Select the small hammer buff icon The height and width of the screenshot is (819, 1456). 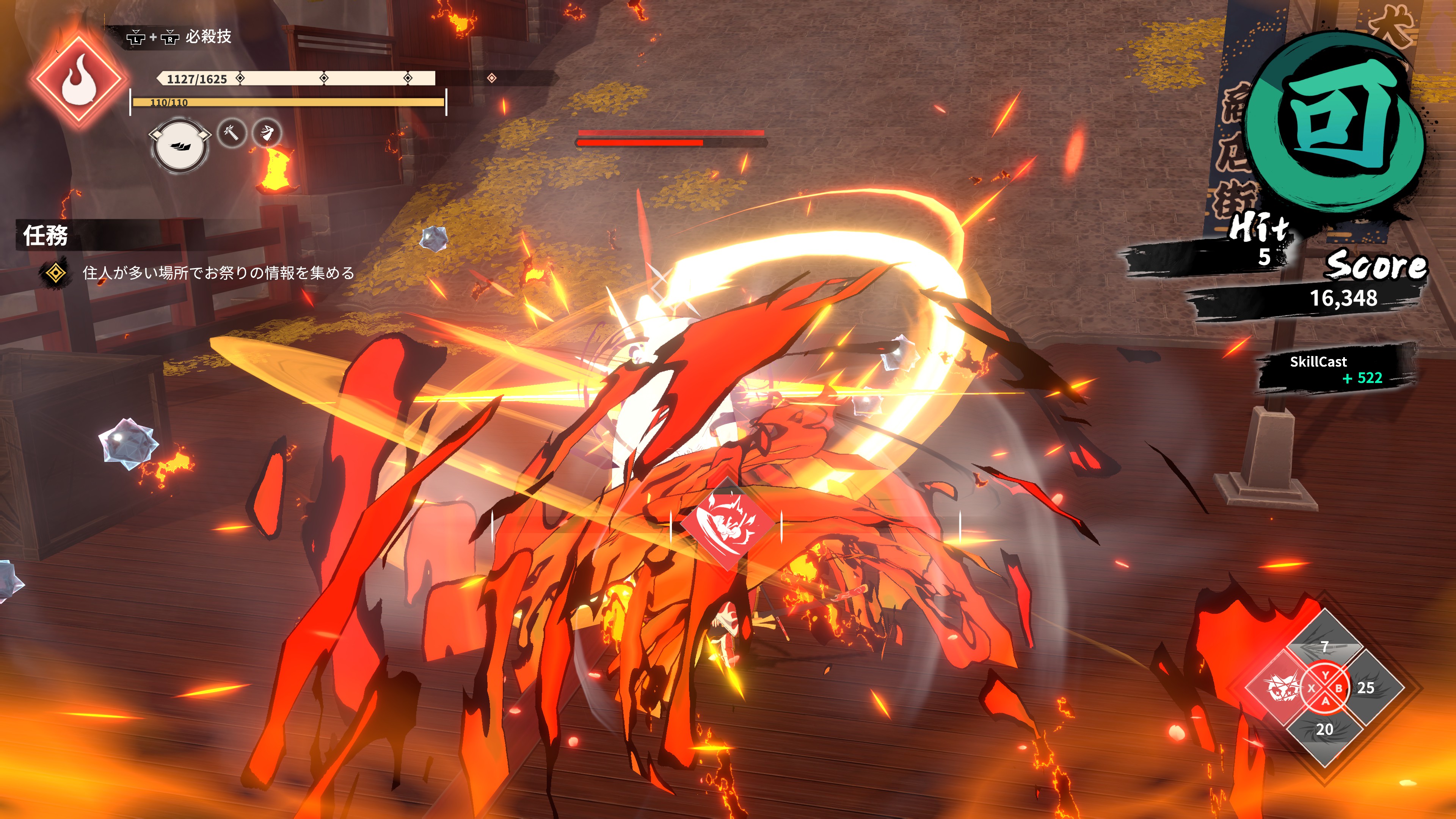click(x=232, y=133)
